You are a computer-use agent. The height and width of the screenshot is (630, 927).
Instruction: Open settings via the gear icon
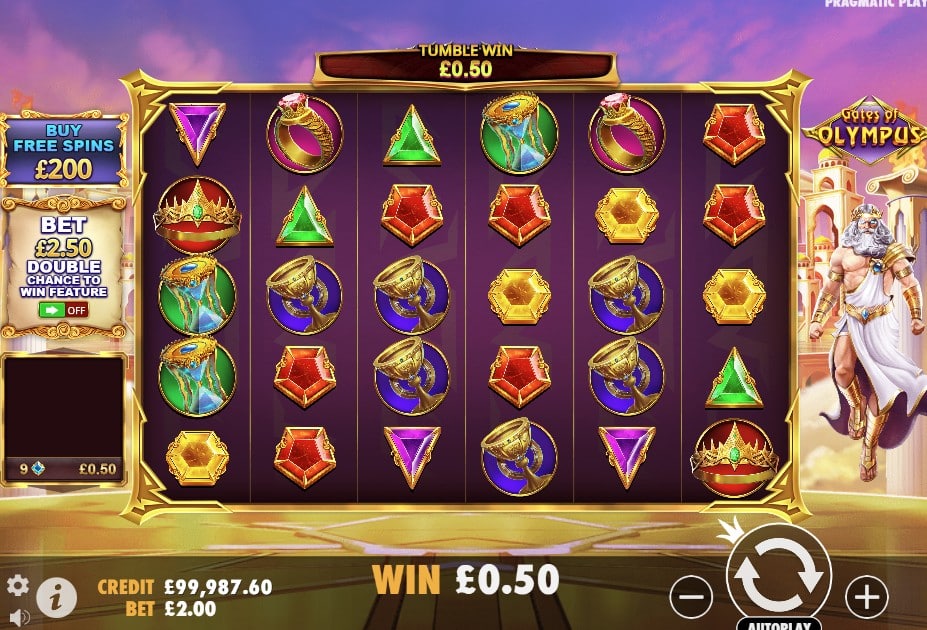17,585
